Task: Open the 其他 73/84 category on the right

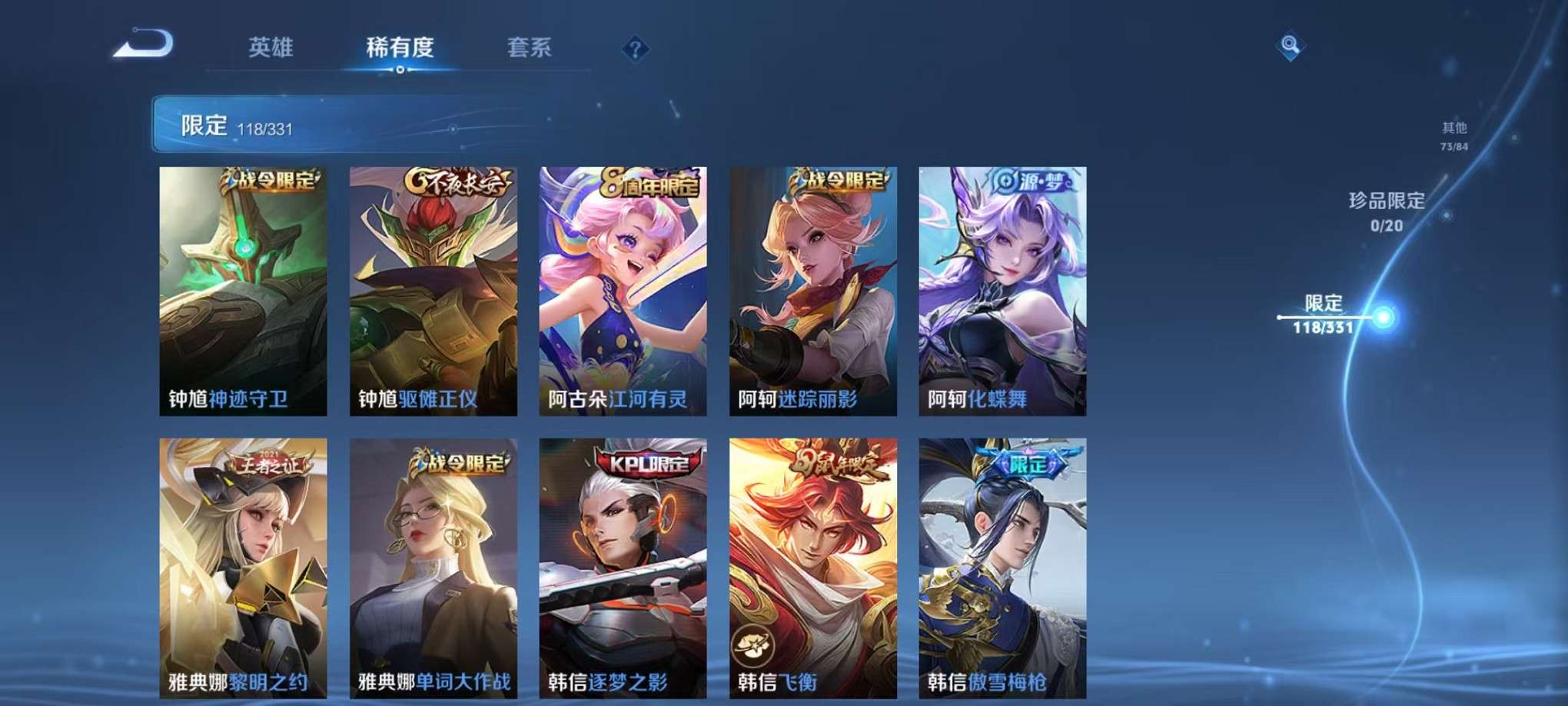Action: (1453, 137)
